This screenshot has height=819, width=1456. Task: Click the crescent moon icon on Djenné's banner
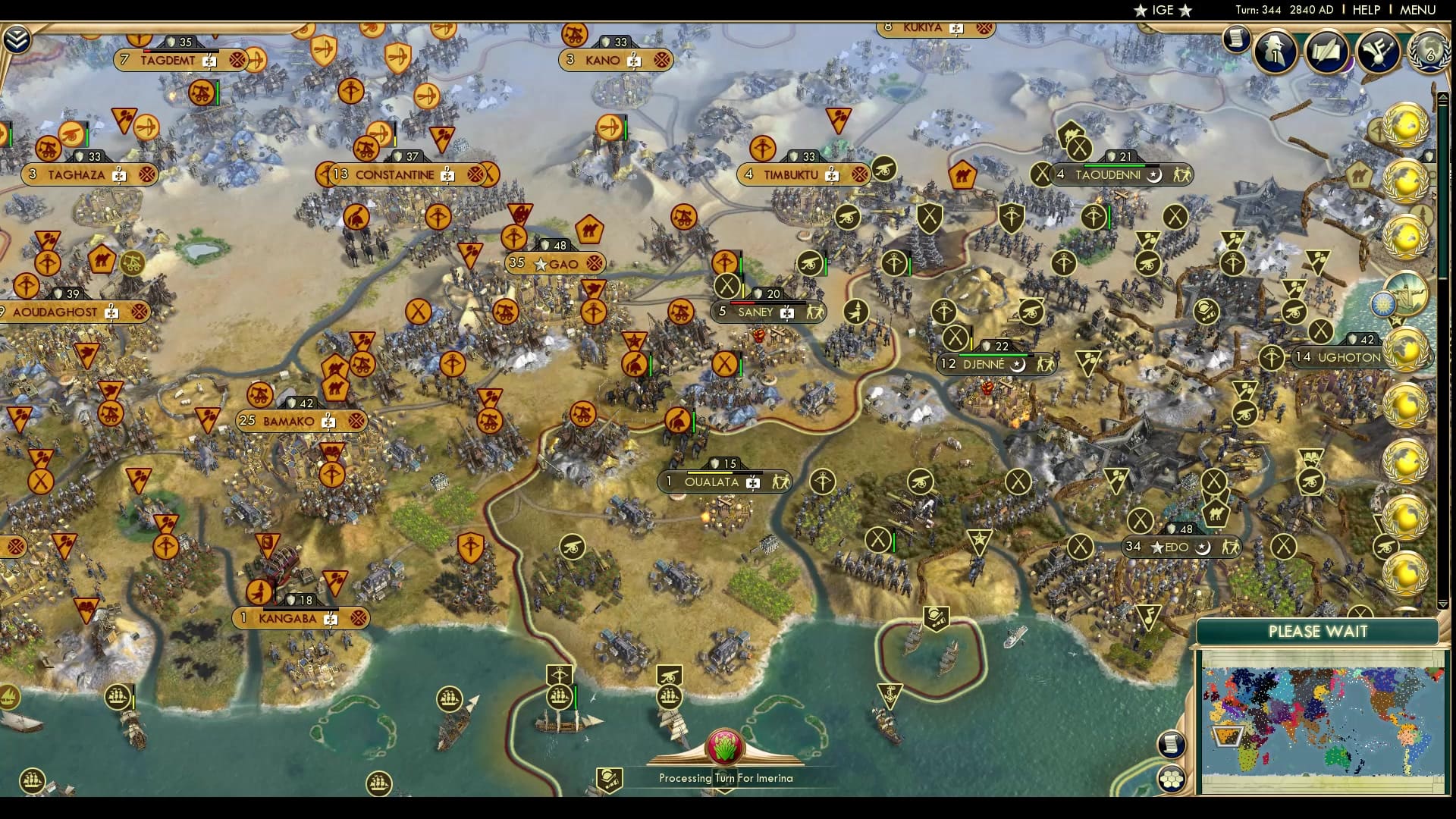pos(1017,366)
